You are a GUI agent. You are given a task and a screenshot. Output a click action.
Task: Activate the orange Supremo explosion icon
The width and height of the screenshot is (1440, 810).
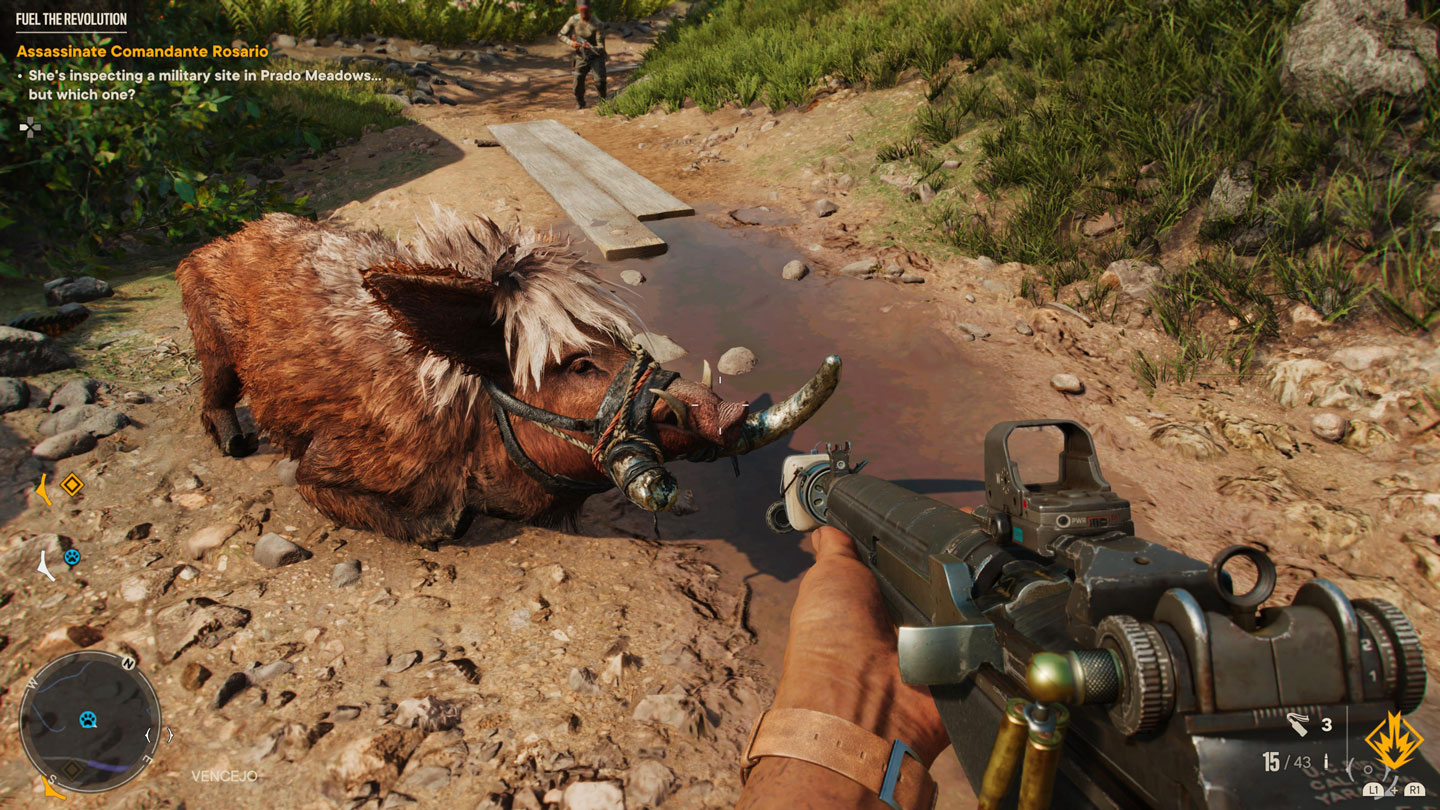(x=1393, y=740)
